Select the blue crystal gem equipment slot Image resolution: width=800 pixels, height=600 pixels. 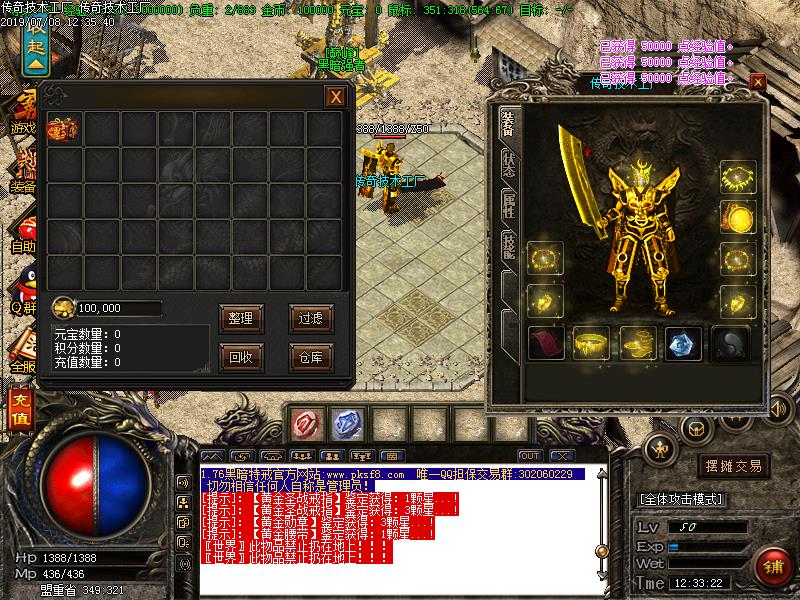pos(683,343)
